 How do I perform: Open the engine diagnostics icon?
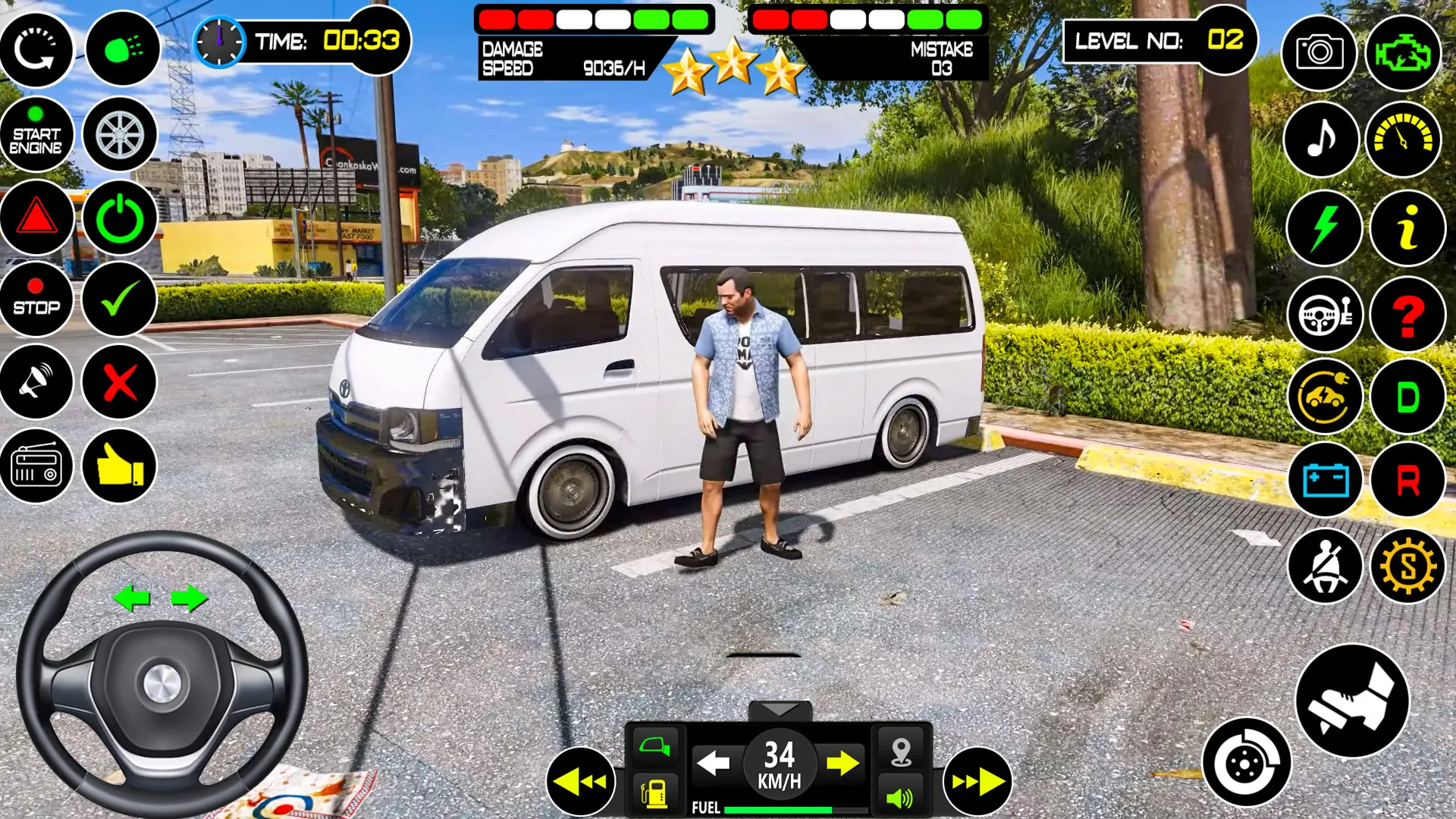(x=1407, y=52)
